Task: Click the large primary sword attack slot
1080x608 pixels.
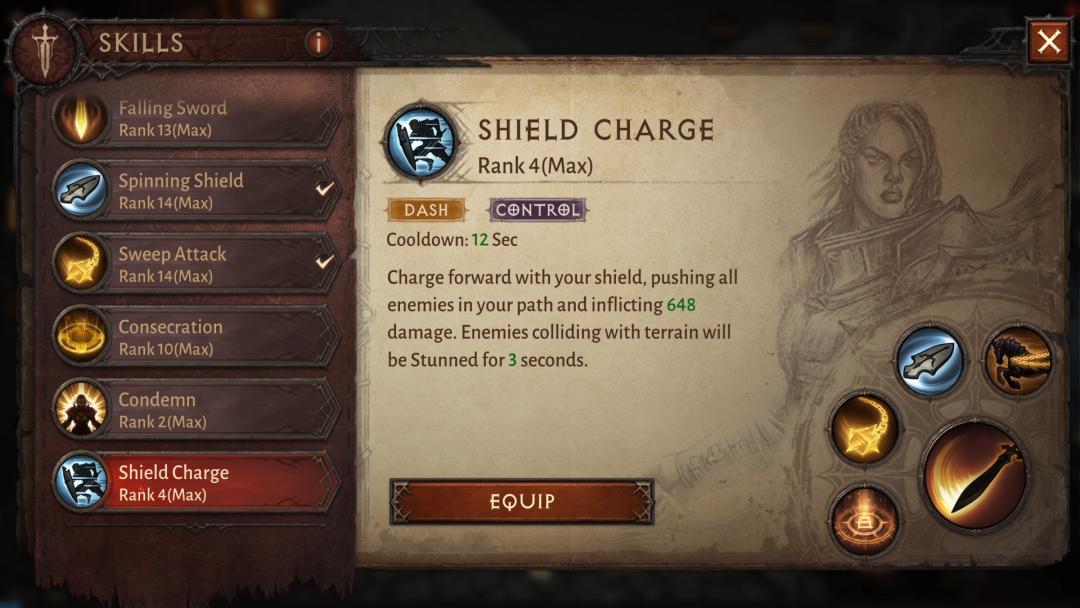Action: pyautogui.click(x=974, y=475)
